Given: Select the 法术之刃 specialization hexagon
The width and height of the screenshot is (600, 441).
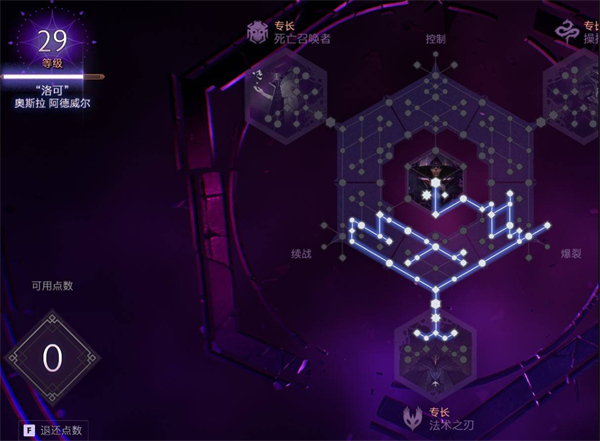Looking at the screenshot, I should pyautogui.click(x=436, y=360).
